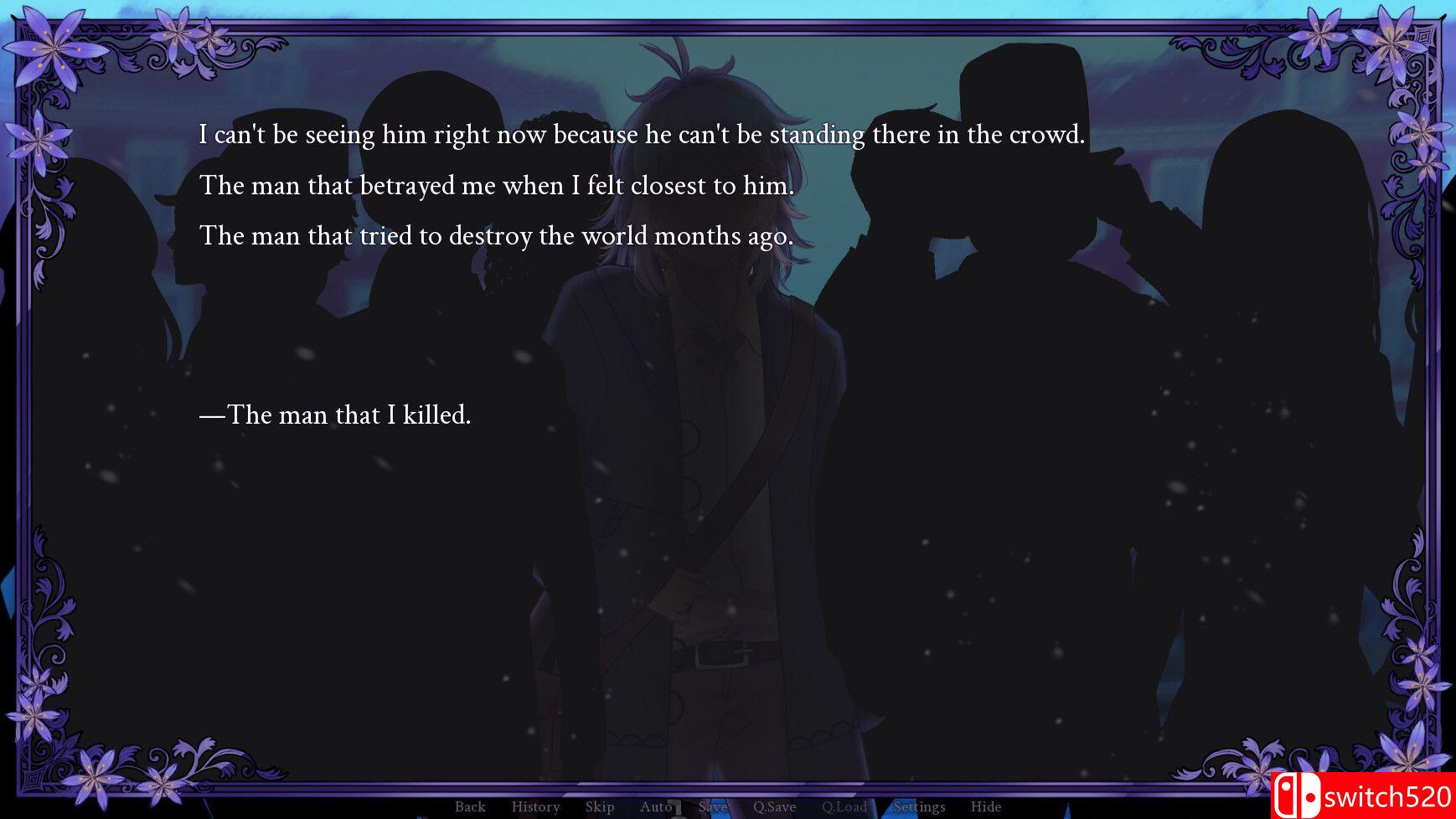Open the Save menu
Image resolution: width=1456 pixels, height=819 pixels.
pos(712,806)
